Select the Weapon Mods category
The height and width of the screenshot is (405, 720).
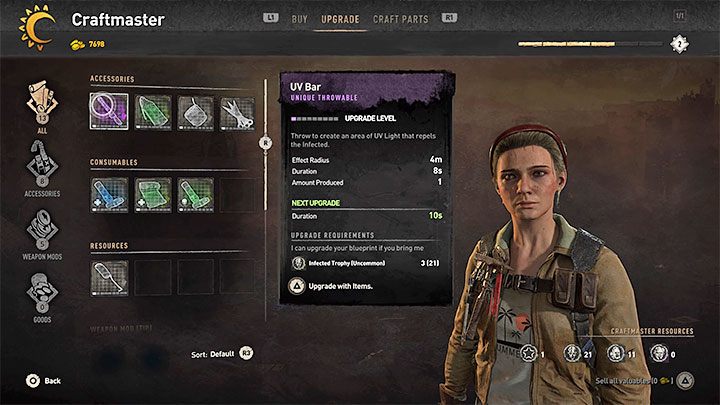(x=42, y=233)
